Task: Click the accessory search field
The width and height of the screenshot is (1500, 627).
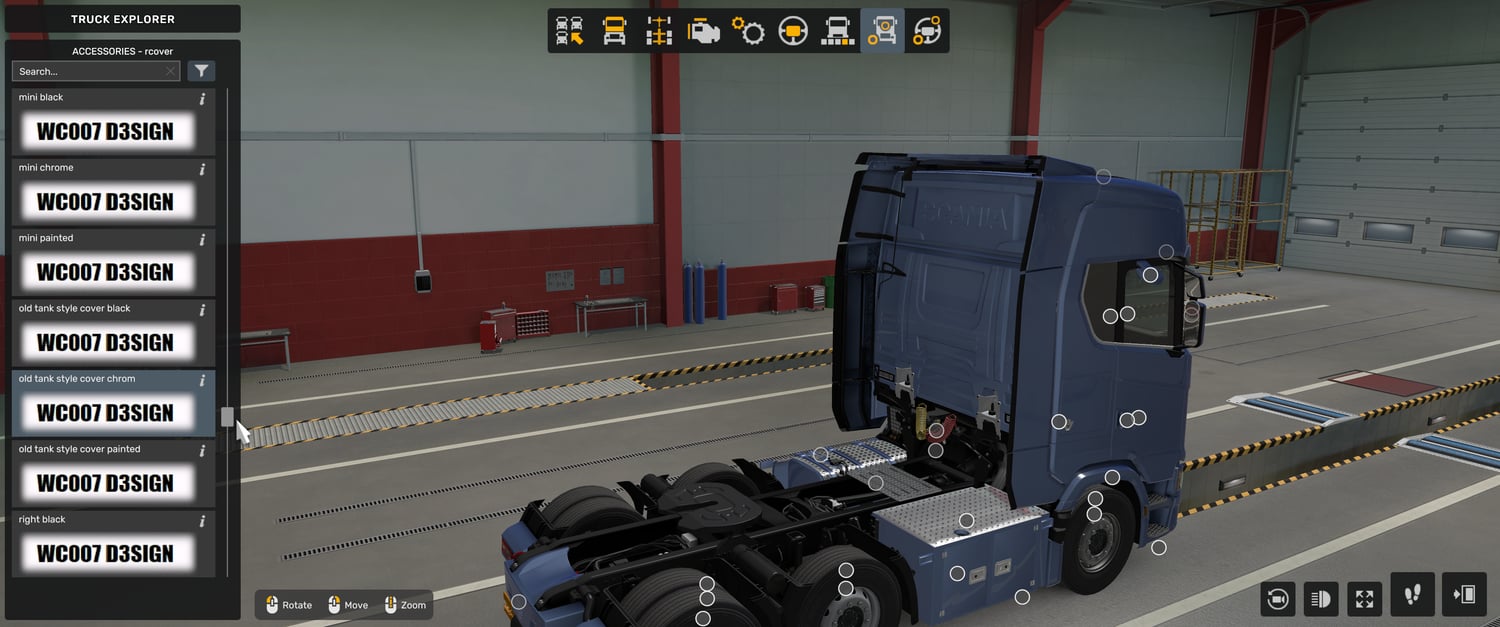Action: click(88, 71)
